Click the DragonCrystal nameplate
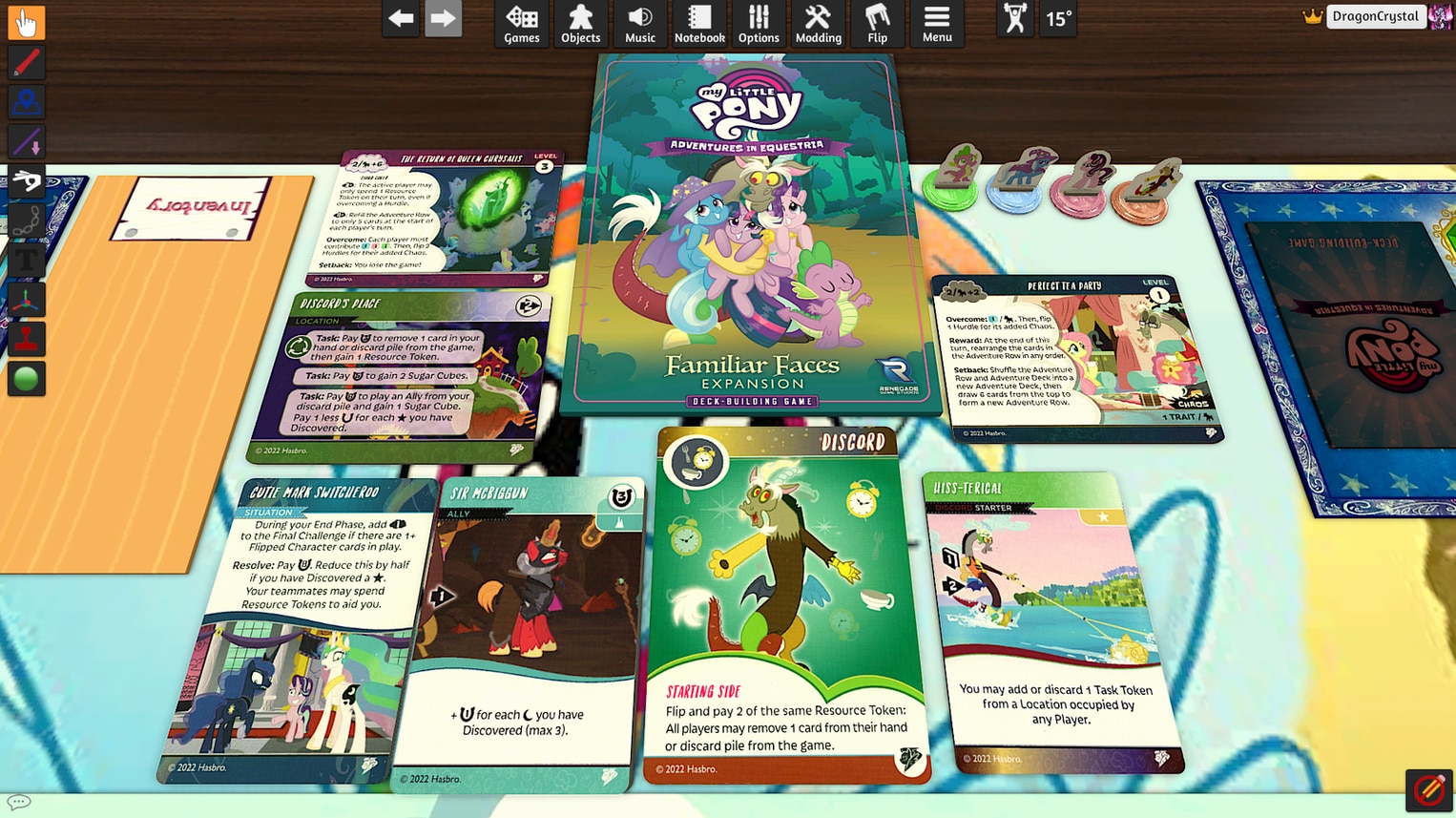The image size is (1456, 818). click(1375, 15)
